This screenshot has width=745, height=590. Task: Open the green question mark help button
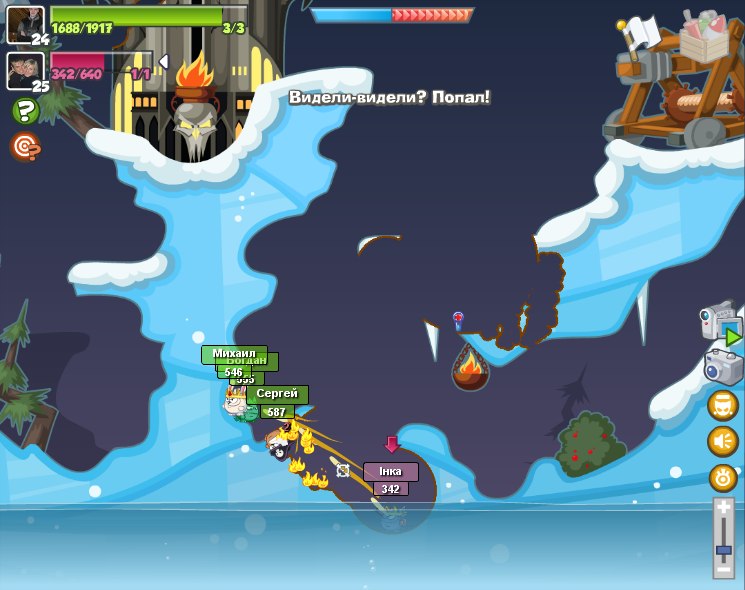(x=26, y=111)
